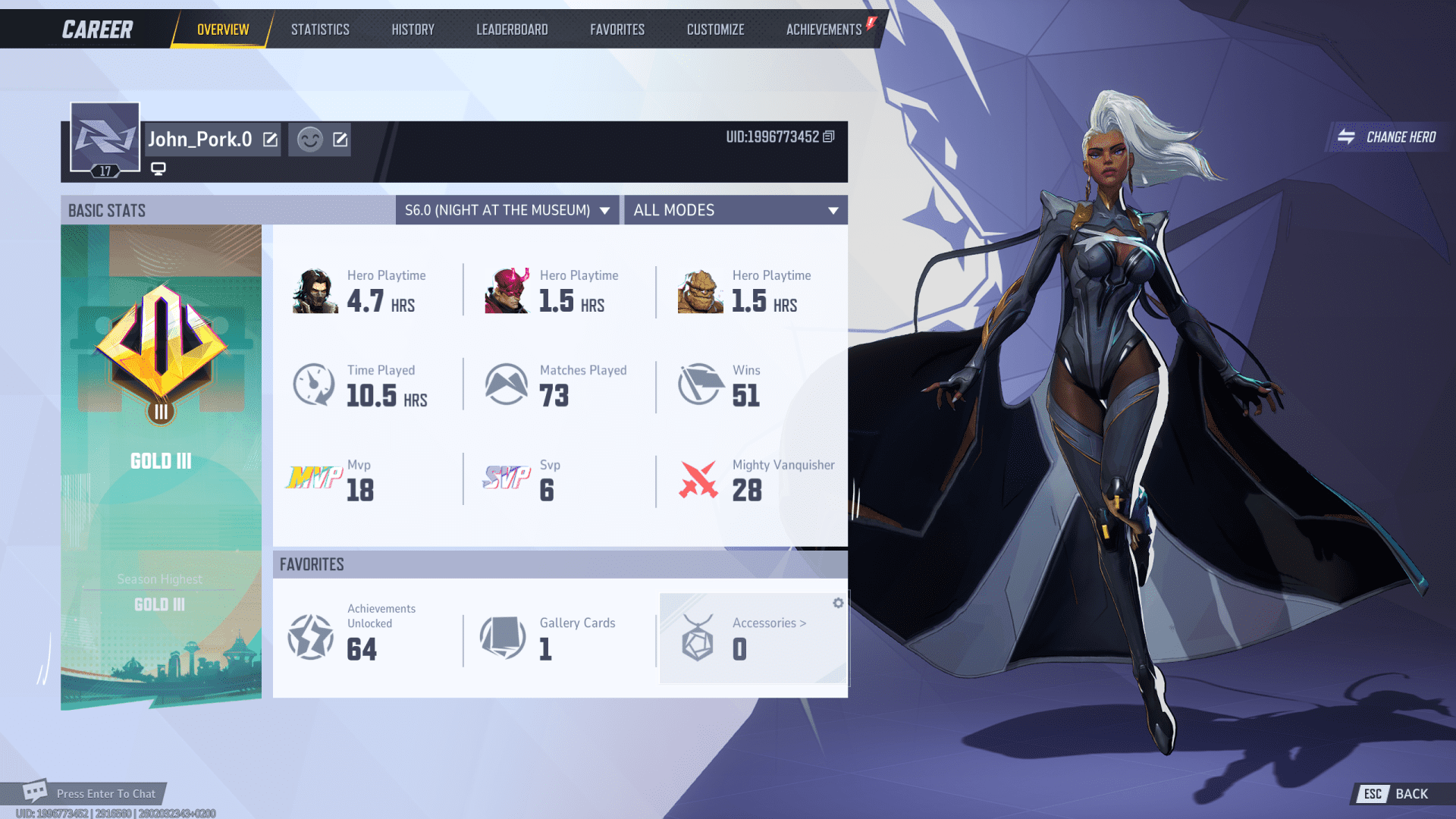Open the player name editor pencil icon
The image size is (1456, 819).
click(269, 139)
